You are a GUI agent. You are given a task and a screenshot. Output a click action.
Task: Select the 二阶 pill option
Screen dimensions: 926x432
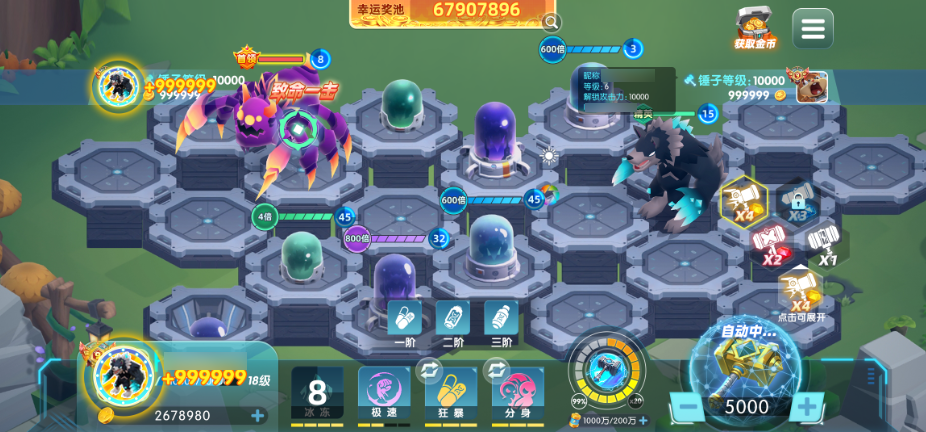coord(453,321)
